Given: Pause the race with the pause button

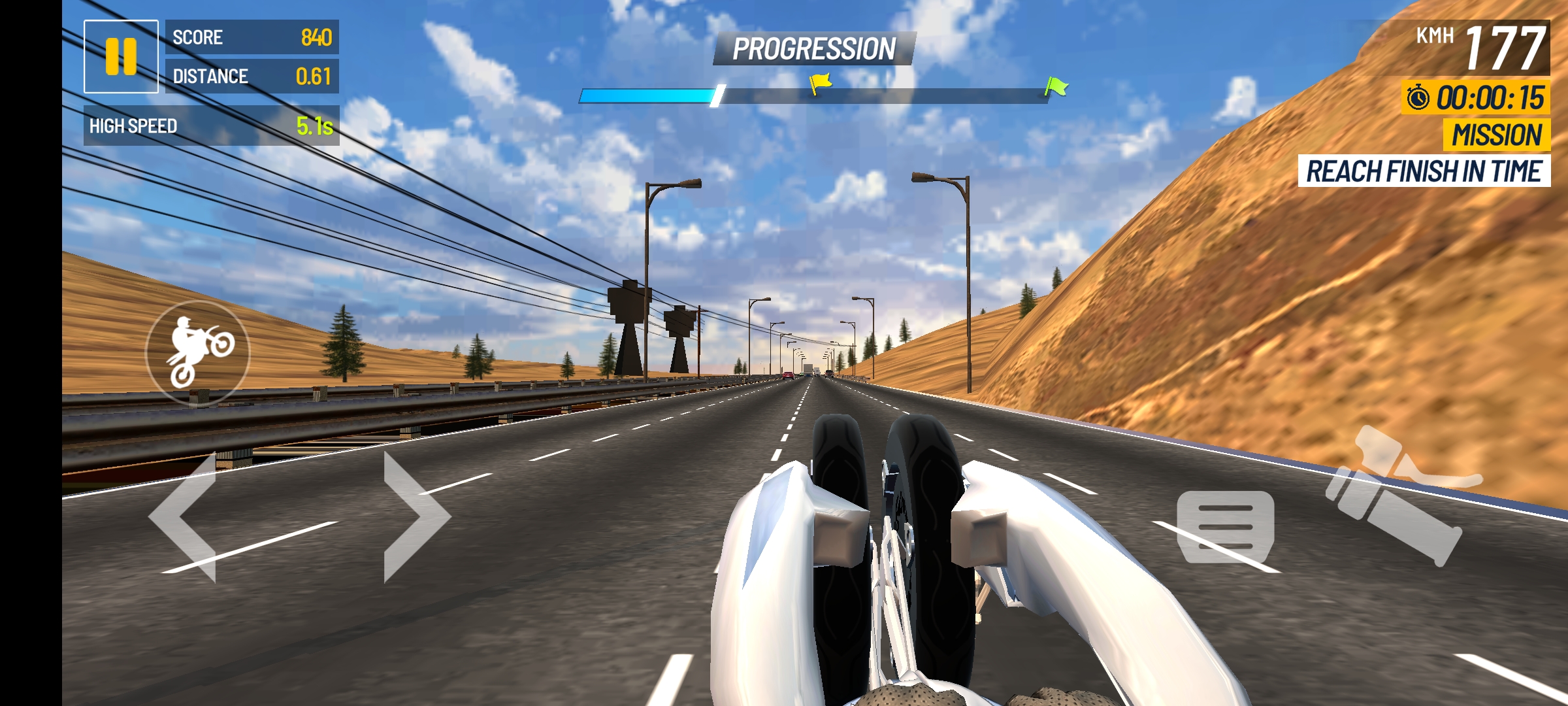Looking at the screenshot, I should [x=121, y=57].
